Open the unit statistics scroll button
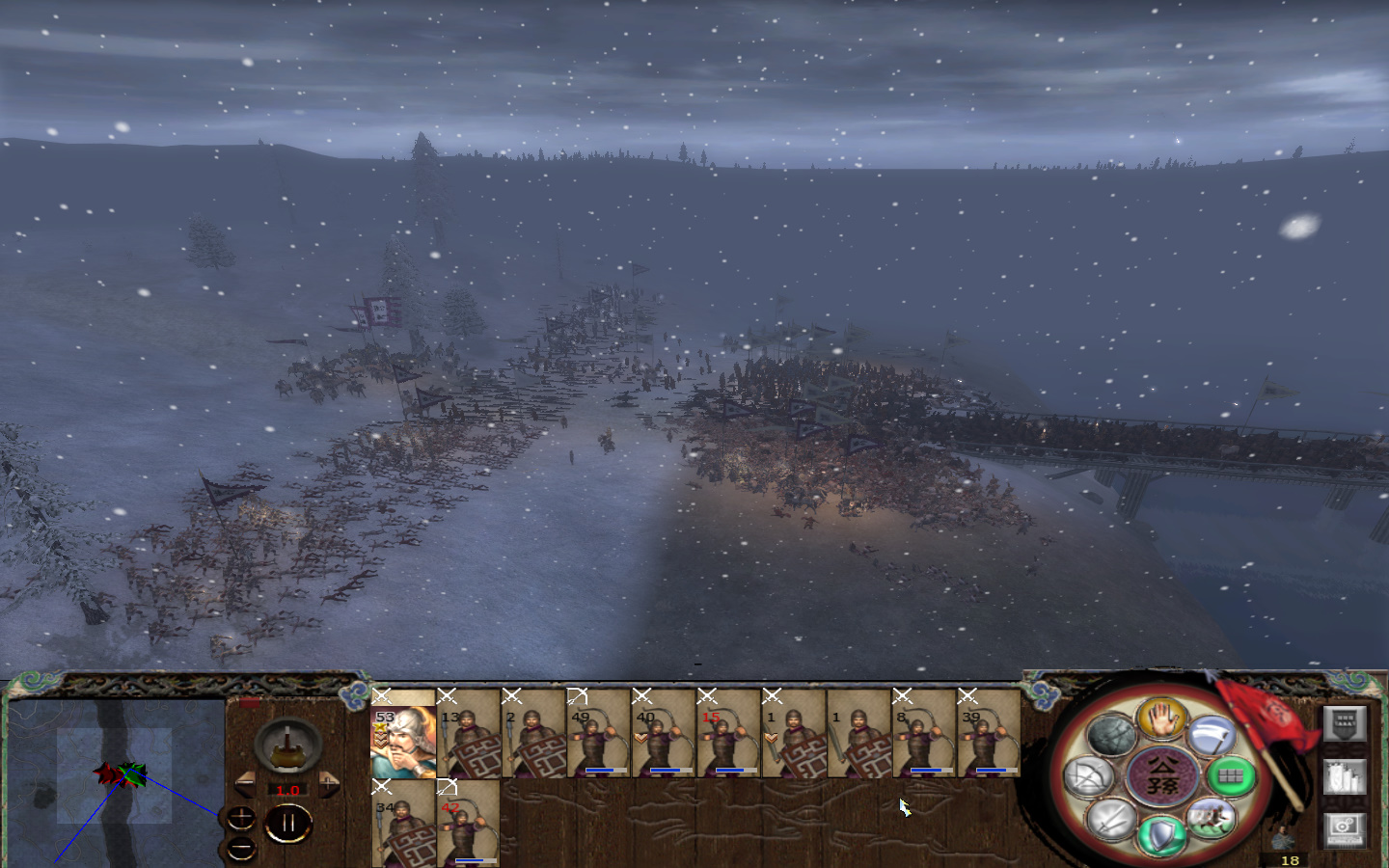1389x868 pixels. click(x=1344, y=776)
